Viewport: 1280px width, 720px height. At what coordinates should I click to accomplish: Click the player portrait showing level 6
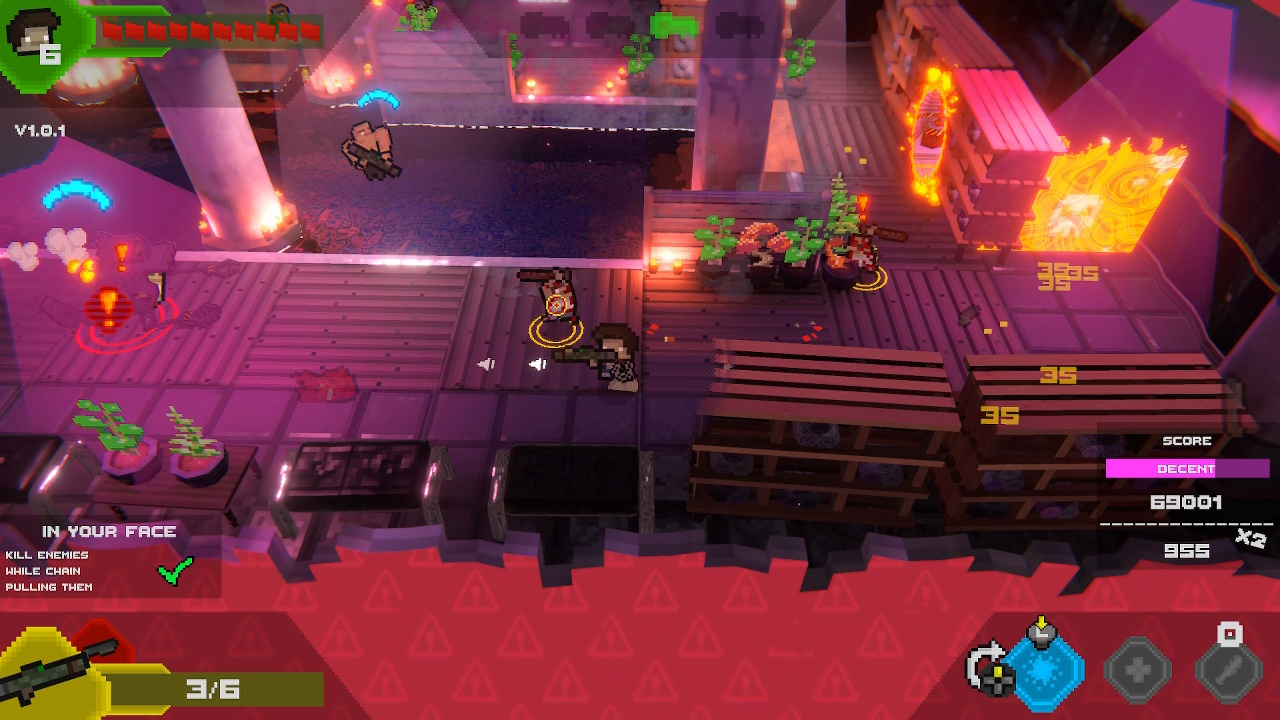pos(35,35)
